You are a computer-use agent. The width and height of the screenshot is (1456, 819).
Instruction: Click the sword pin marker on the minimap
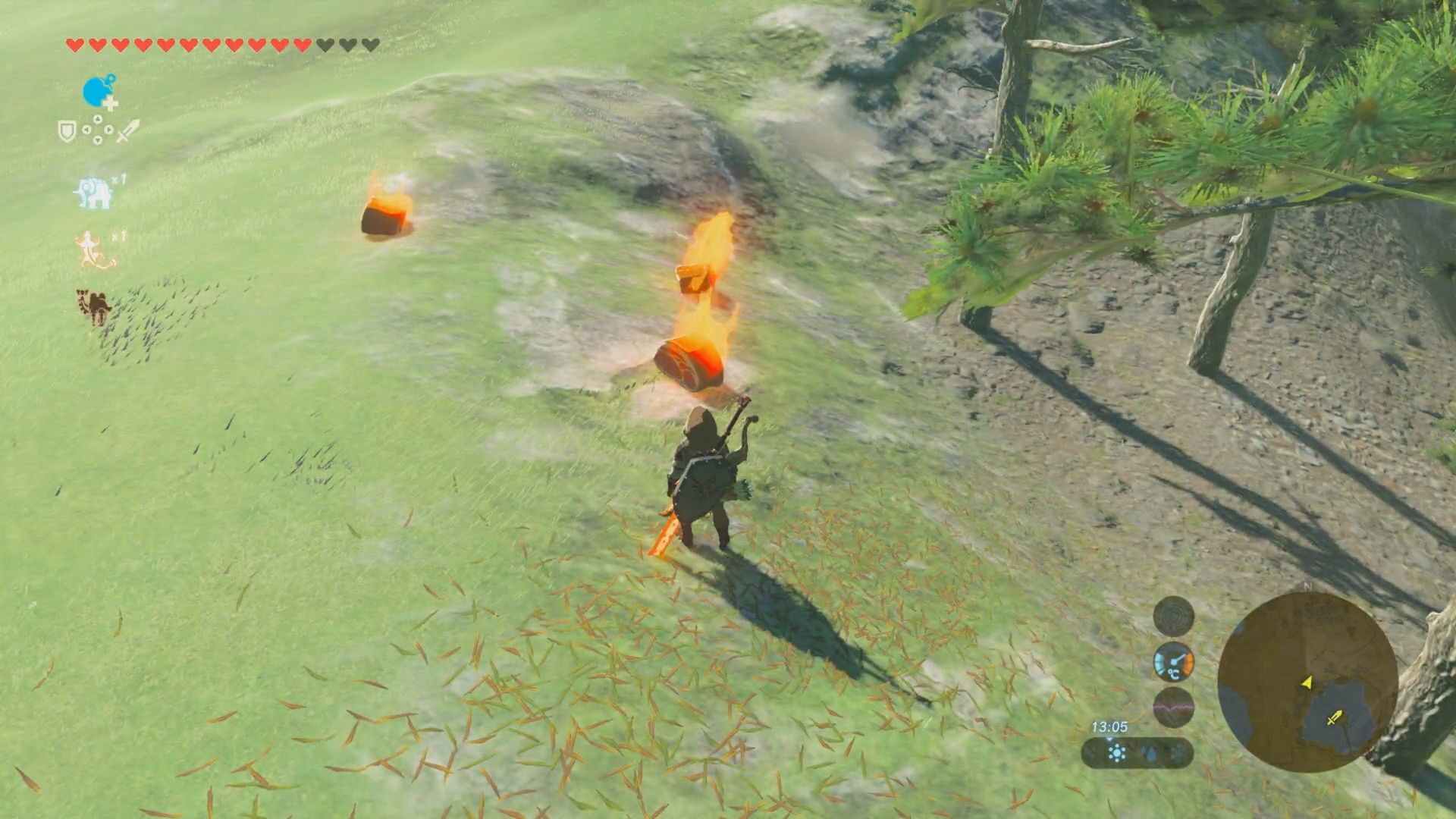click(x=1335, y=718)
